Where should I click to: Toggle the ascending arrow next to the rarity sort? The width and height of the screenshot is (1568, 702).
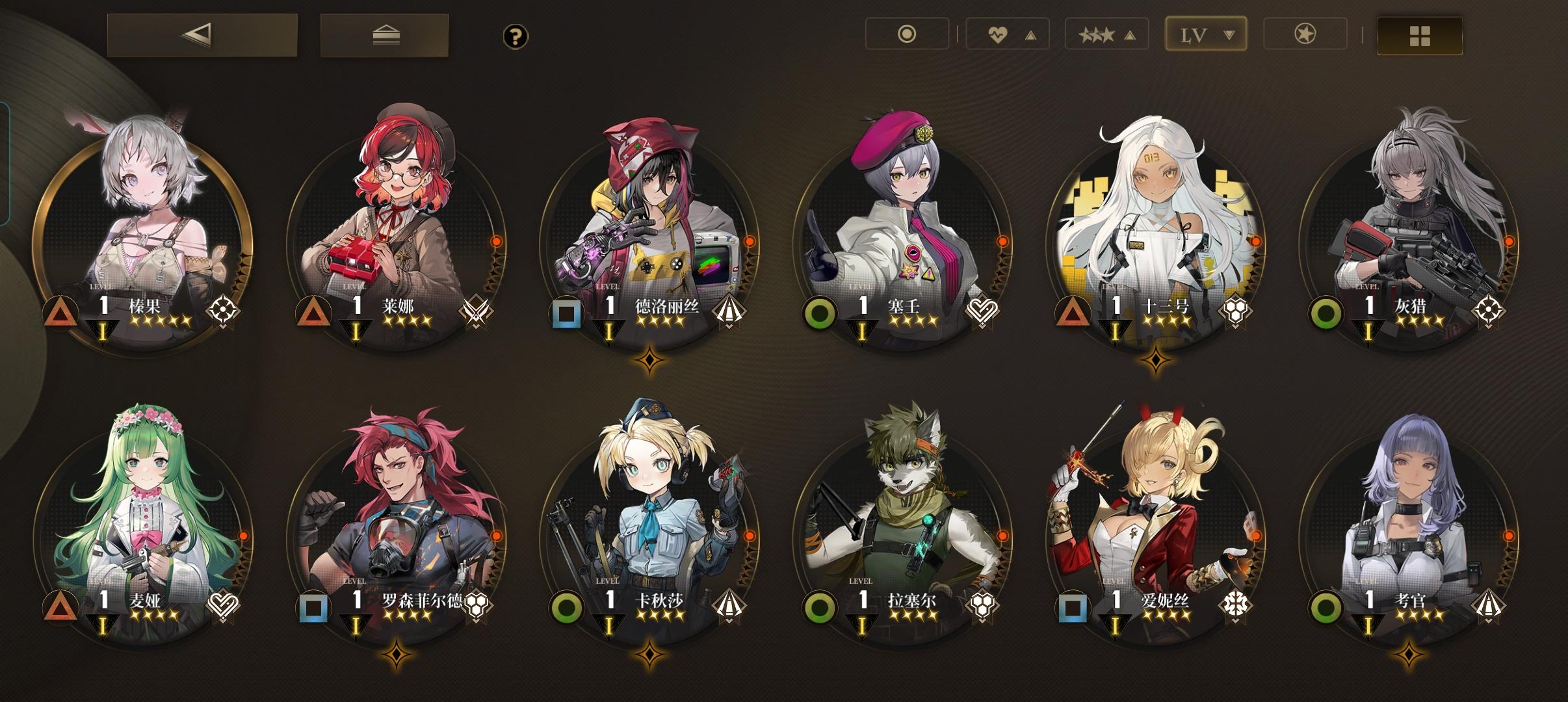(1128, 34)
